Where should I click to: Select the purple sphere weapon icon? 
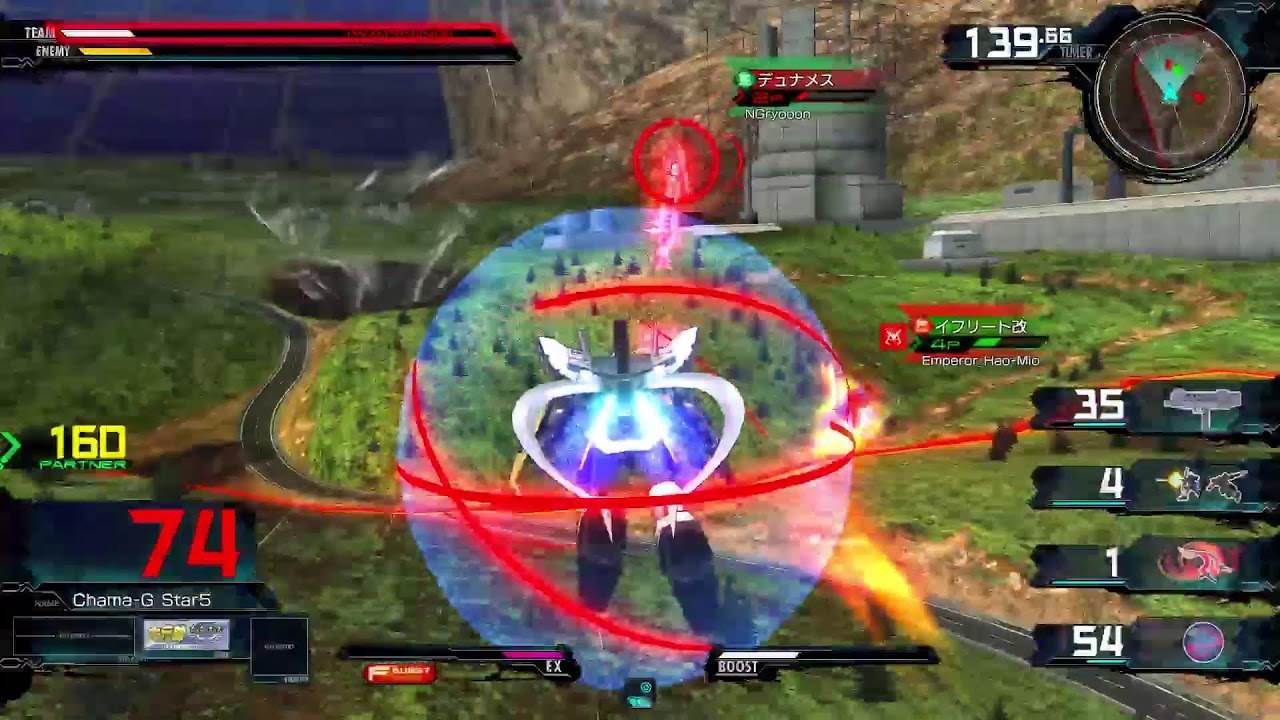pyautogui.click(x=1203, y=641)
